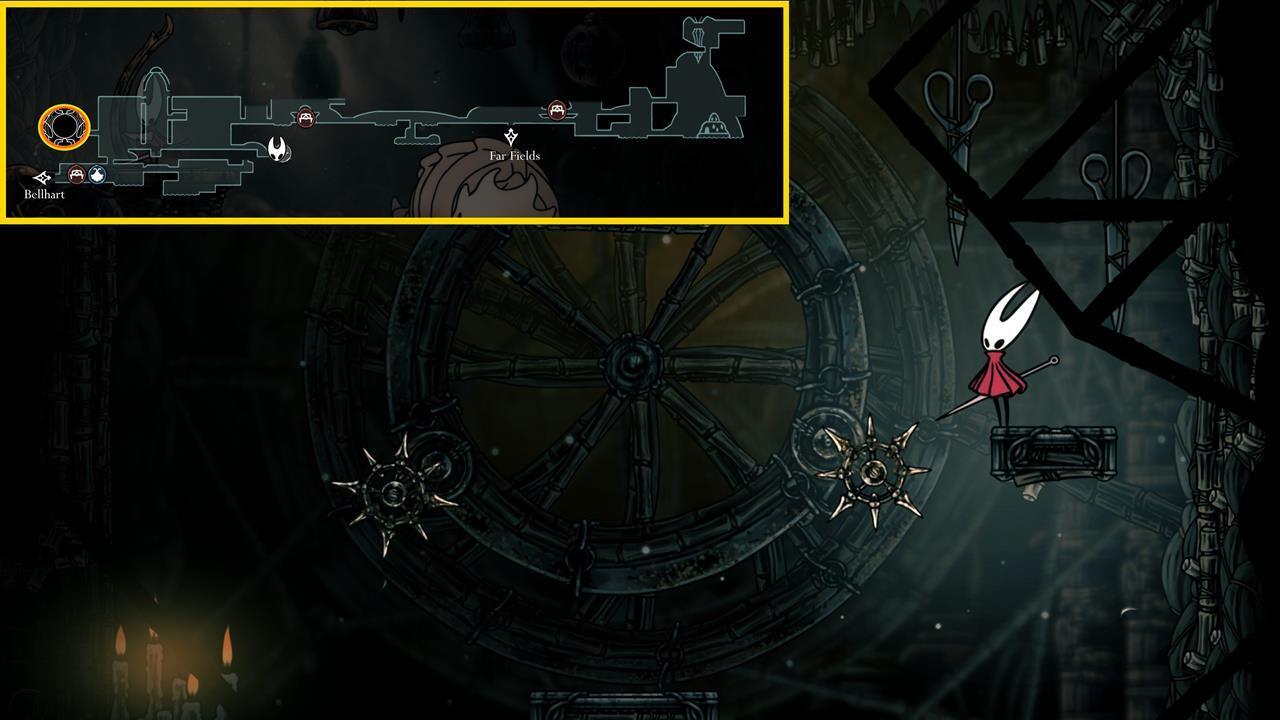Select the orange ringed area icon on the map

pyautogui.click(x=64, y=126)
